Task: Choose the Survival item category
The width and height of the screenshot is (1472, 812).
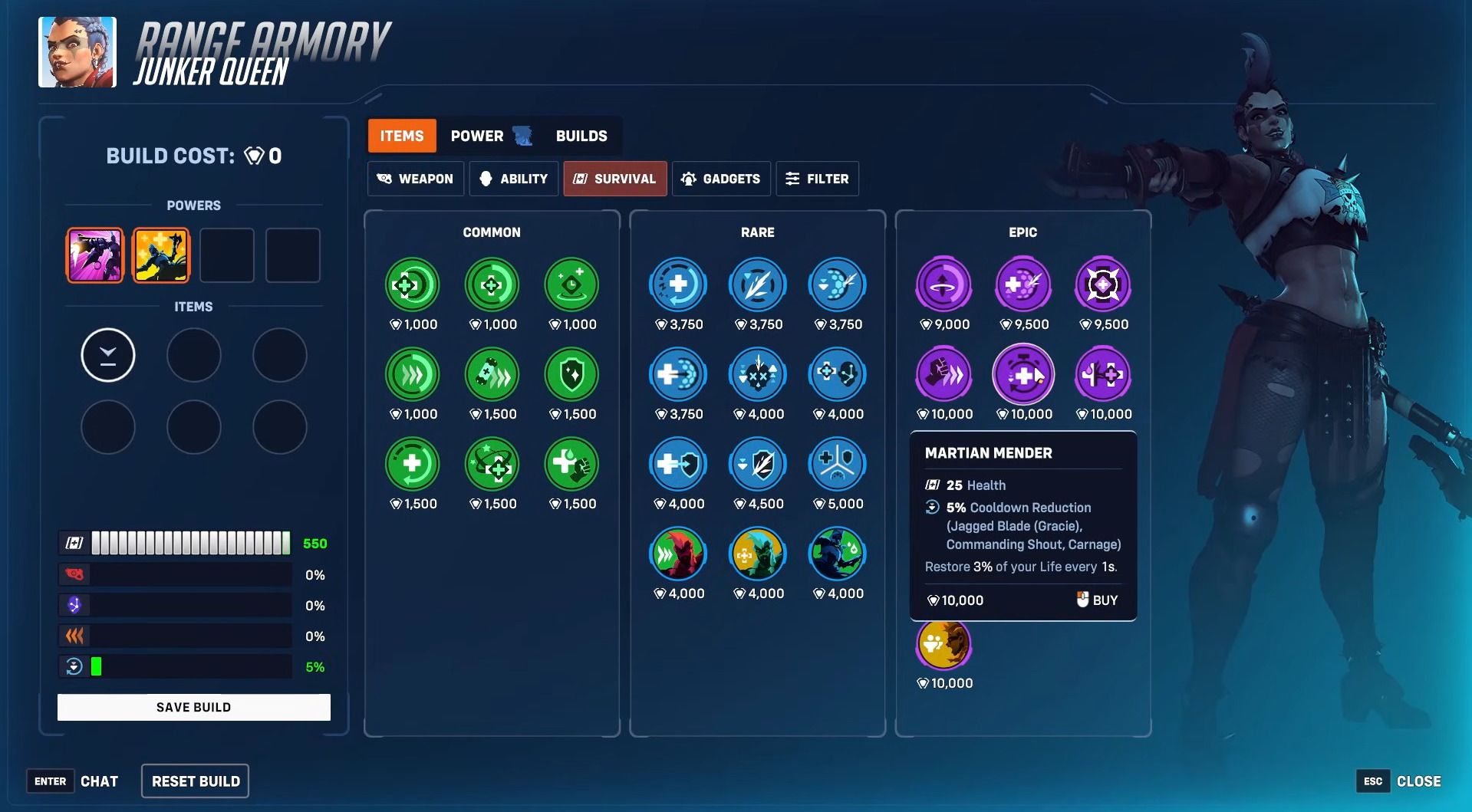Action: [615, 179]
